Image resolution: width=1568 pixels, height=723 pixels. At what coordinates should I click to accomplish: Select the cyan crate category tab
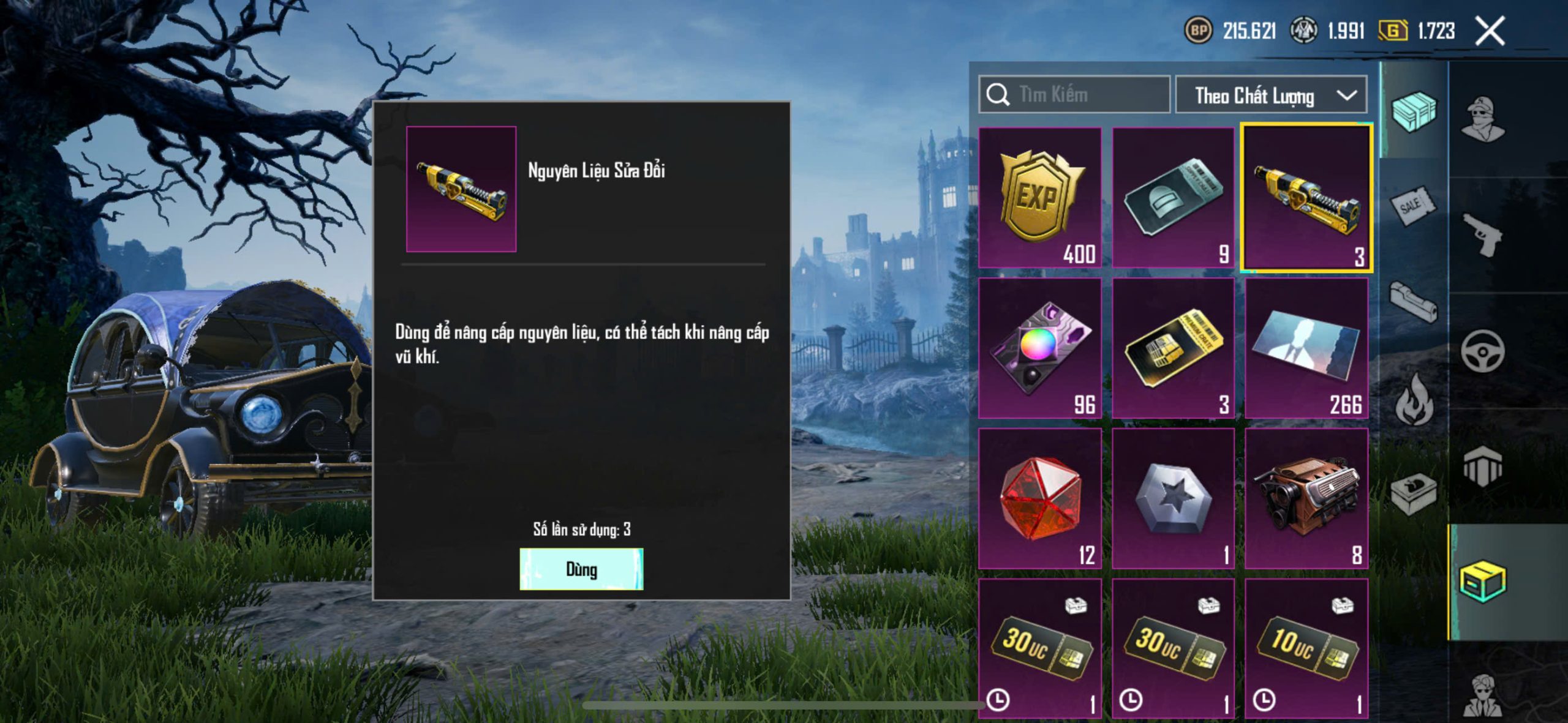1413,111
